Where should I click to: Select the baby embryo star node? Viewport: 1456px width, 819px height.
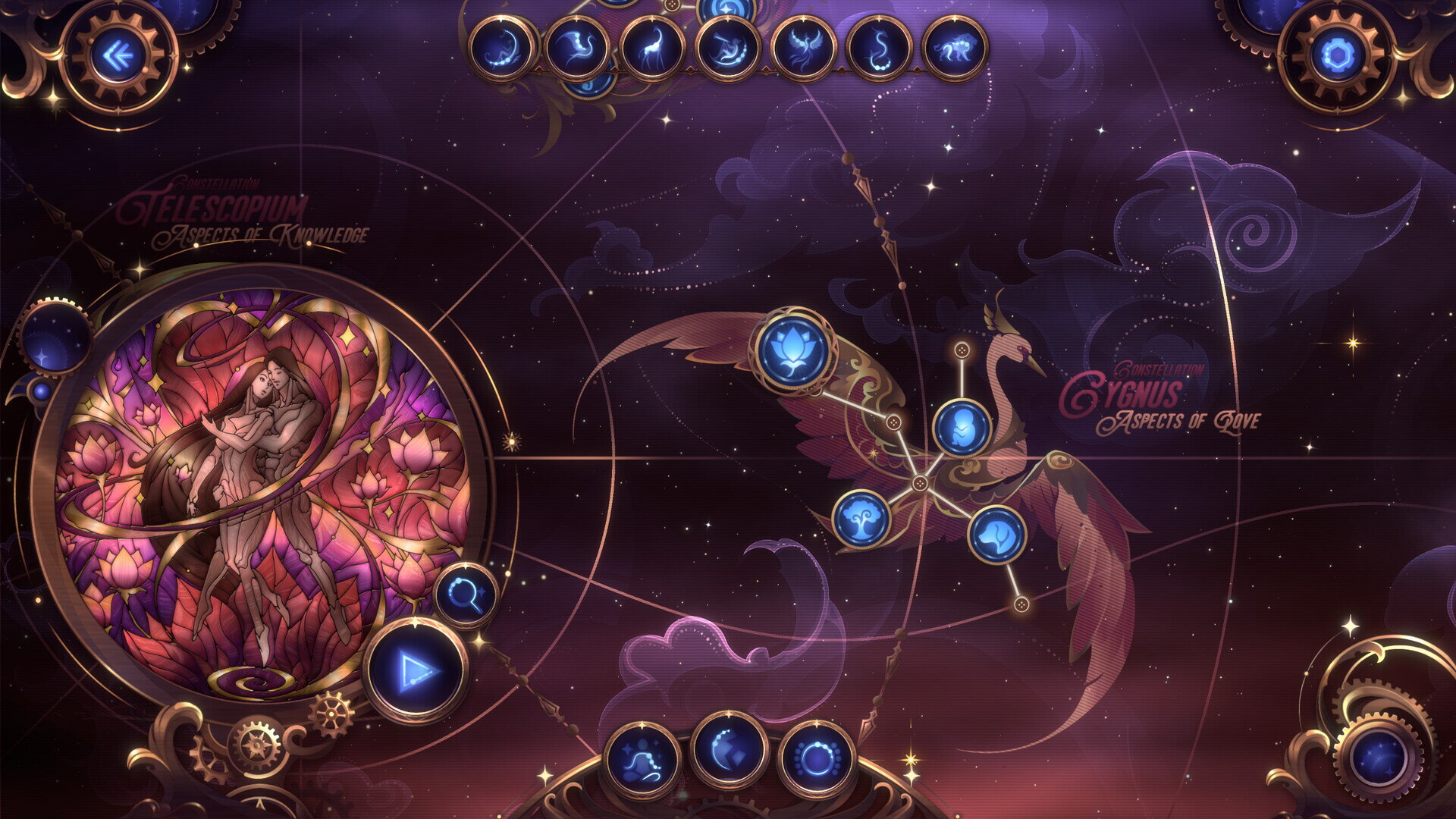coord(962,428)
